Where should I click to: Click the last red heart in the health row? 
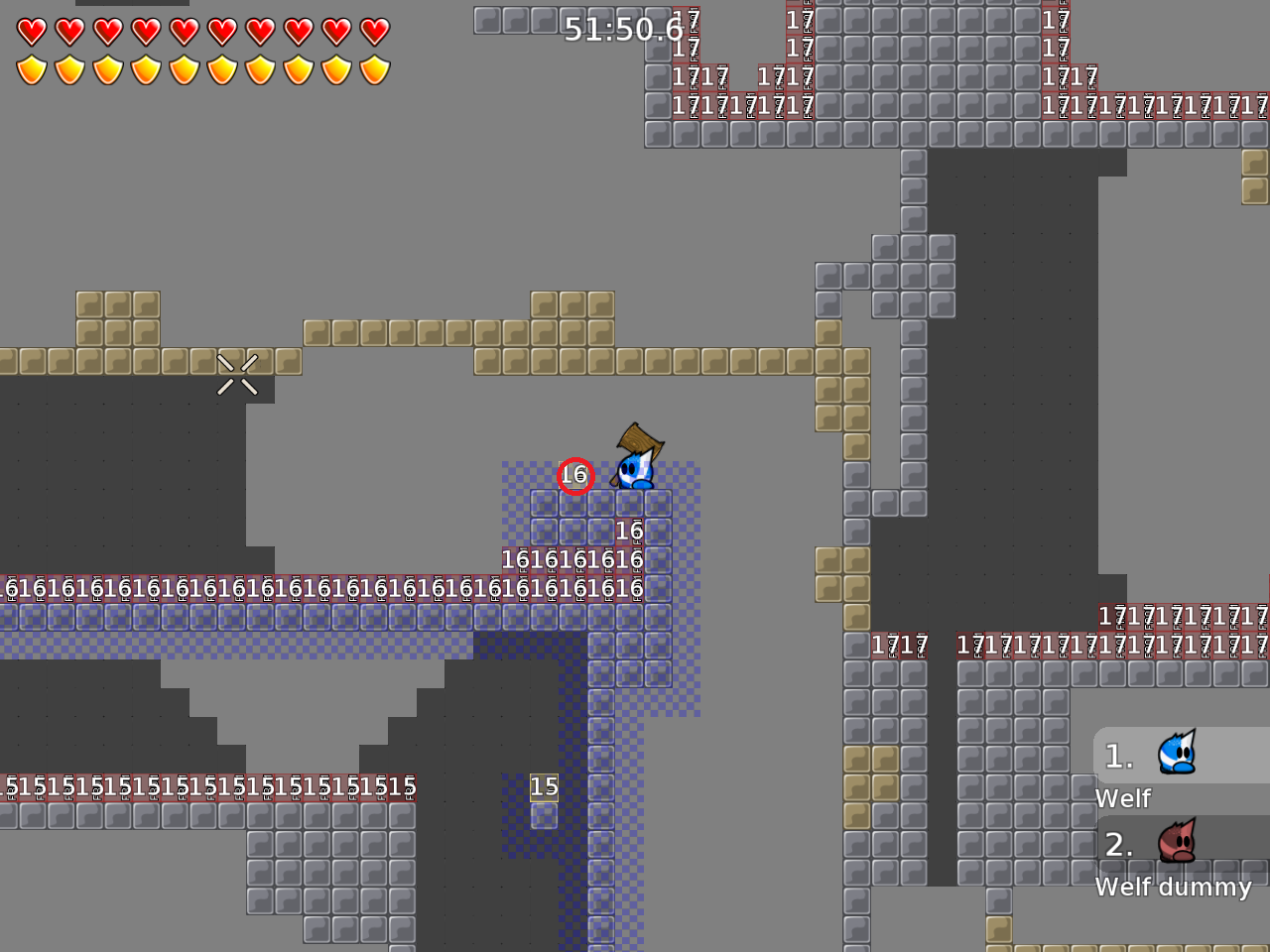point(375,31)
